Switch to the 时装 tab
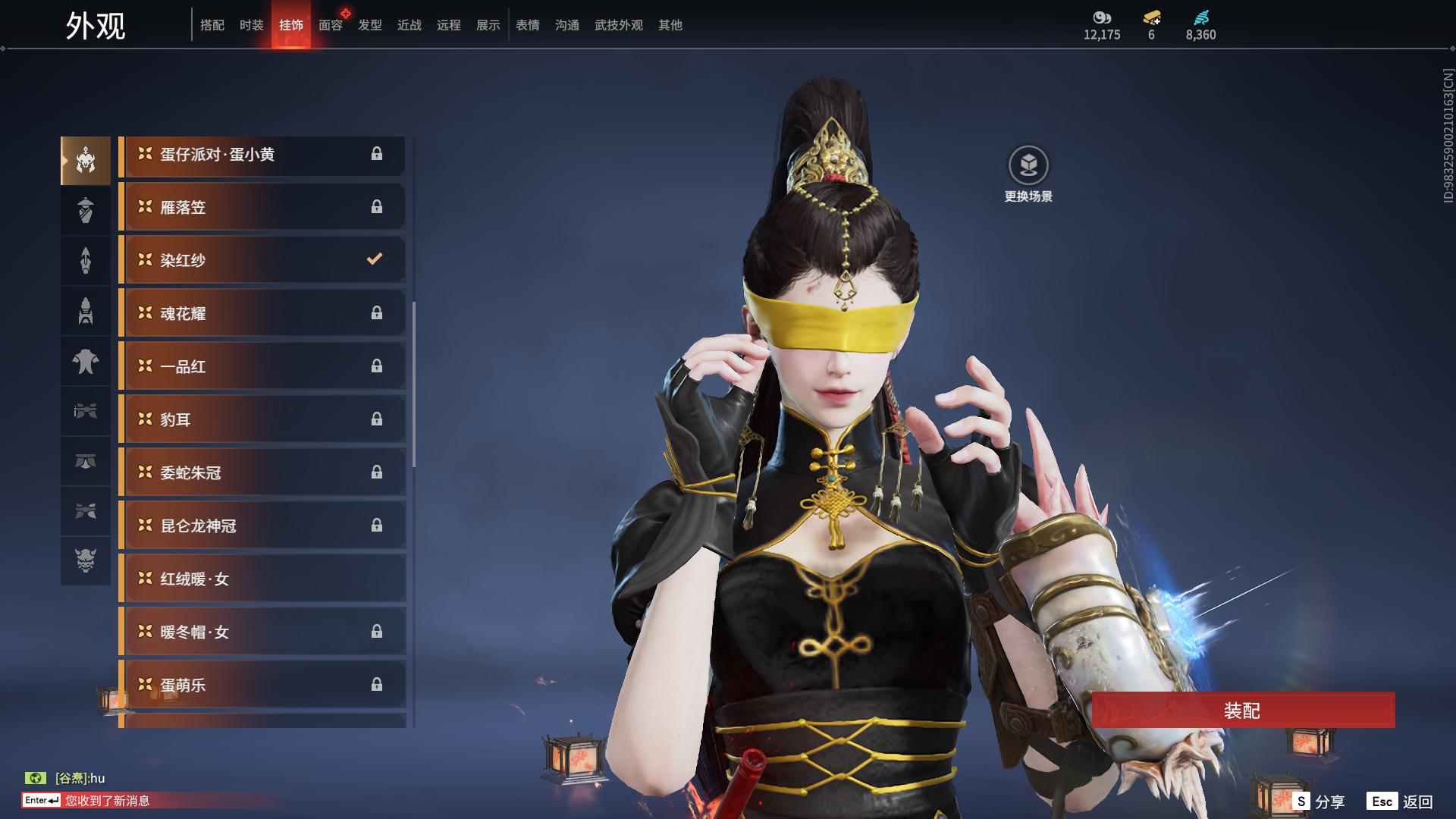1456x819 pixels. [x=251, y=25]
